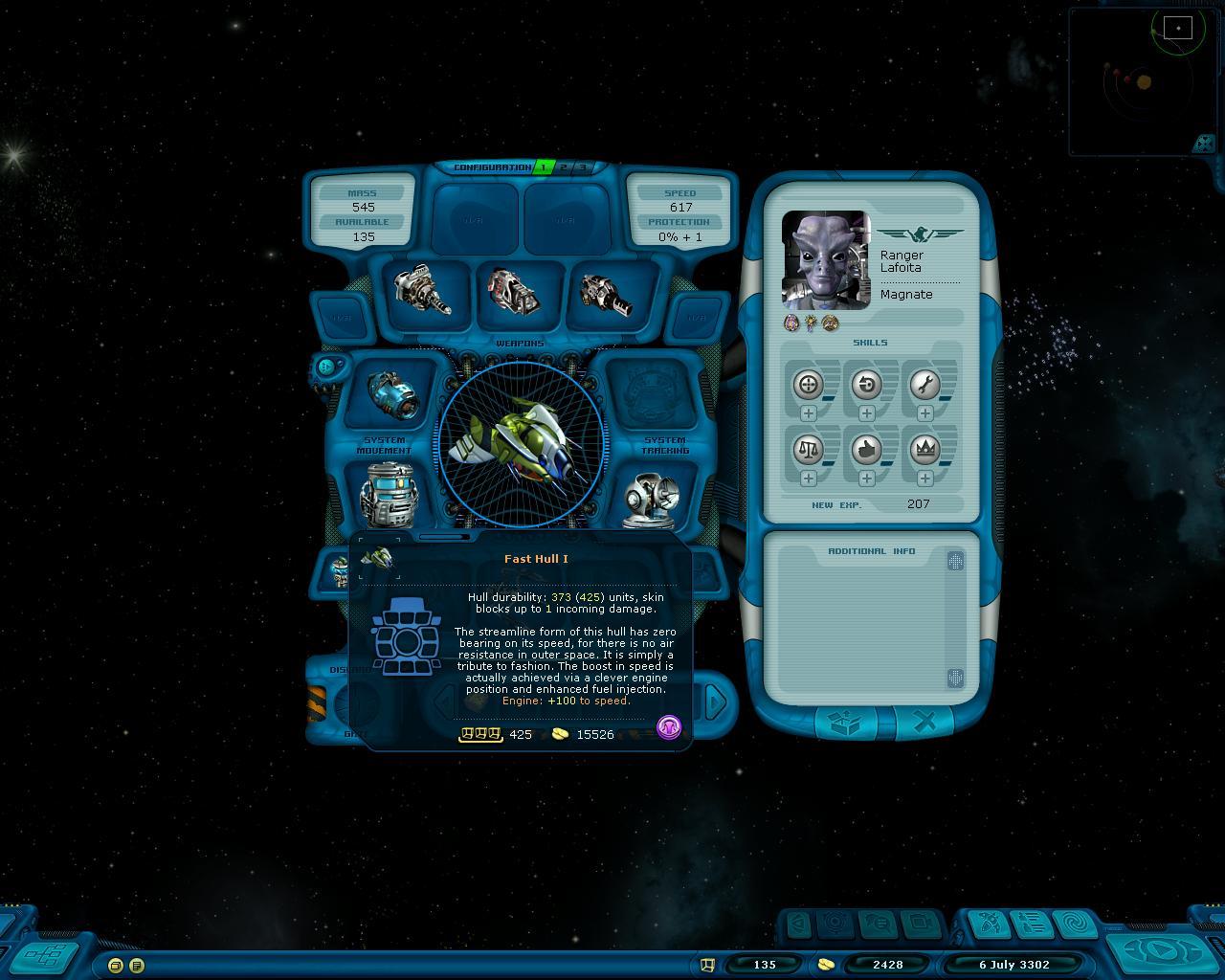Image resolution: width=1225 pixels, height=980 pixels.
Task: Select the fuel tank slot
Action: pyautogui.click(x=387, y=495)
